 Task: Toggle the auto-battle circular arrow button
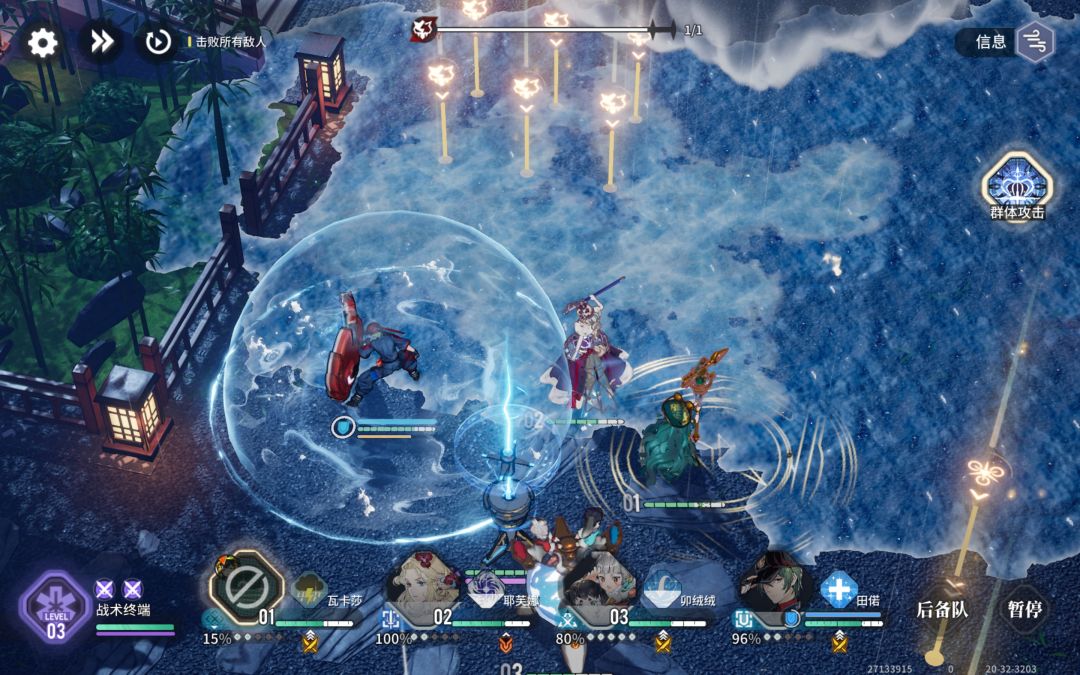[157, 42]
